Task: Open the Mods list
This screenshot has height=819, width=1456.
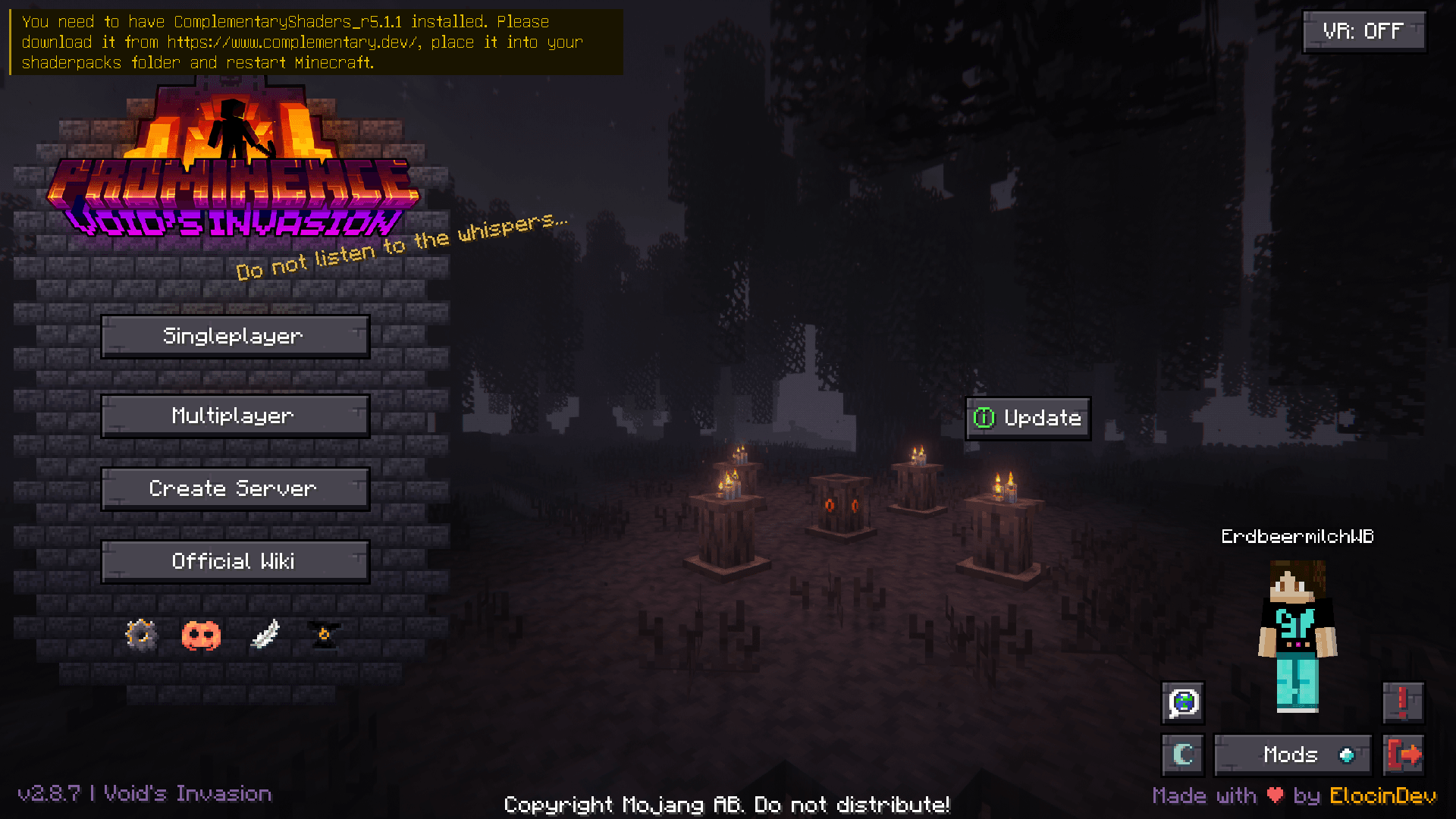Action: (1291, 755)
